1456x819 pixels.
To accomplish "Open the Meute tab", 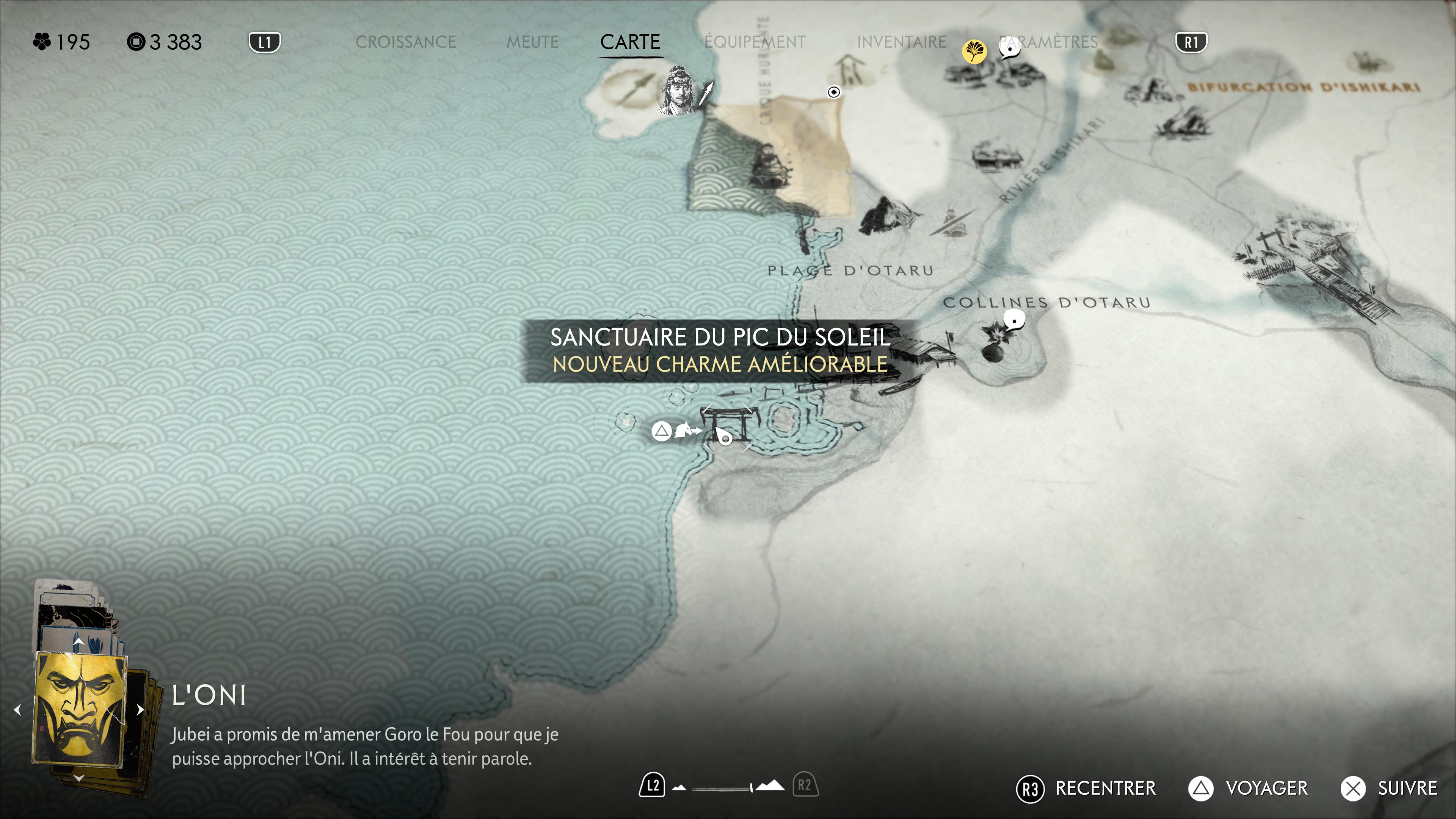I will 532,42.
